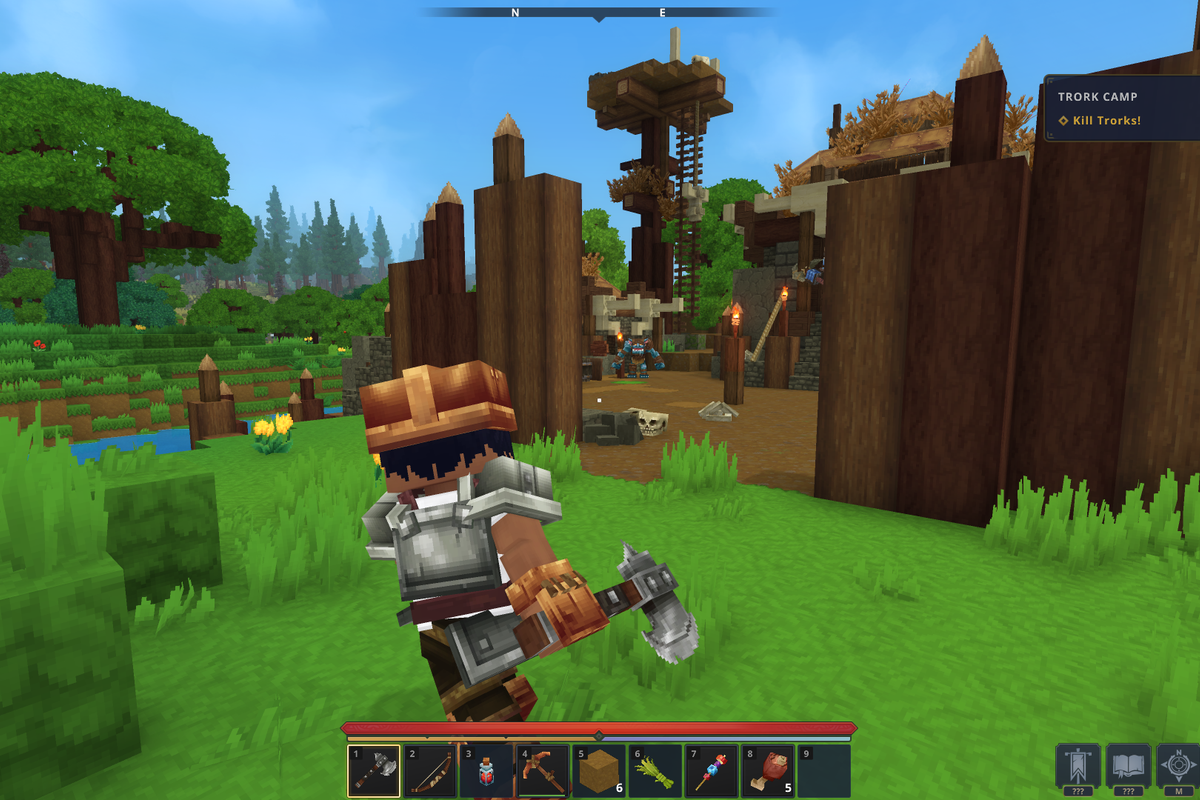The height and width of the screenshot is (800, 1200).
Task: Click the compass bar heading strip
Action: pyautogui.click(x=598, y=13)
